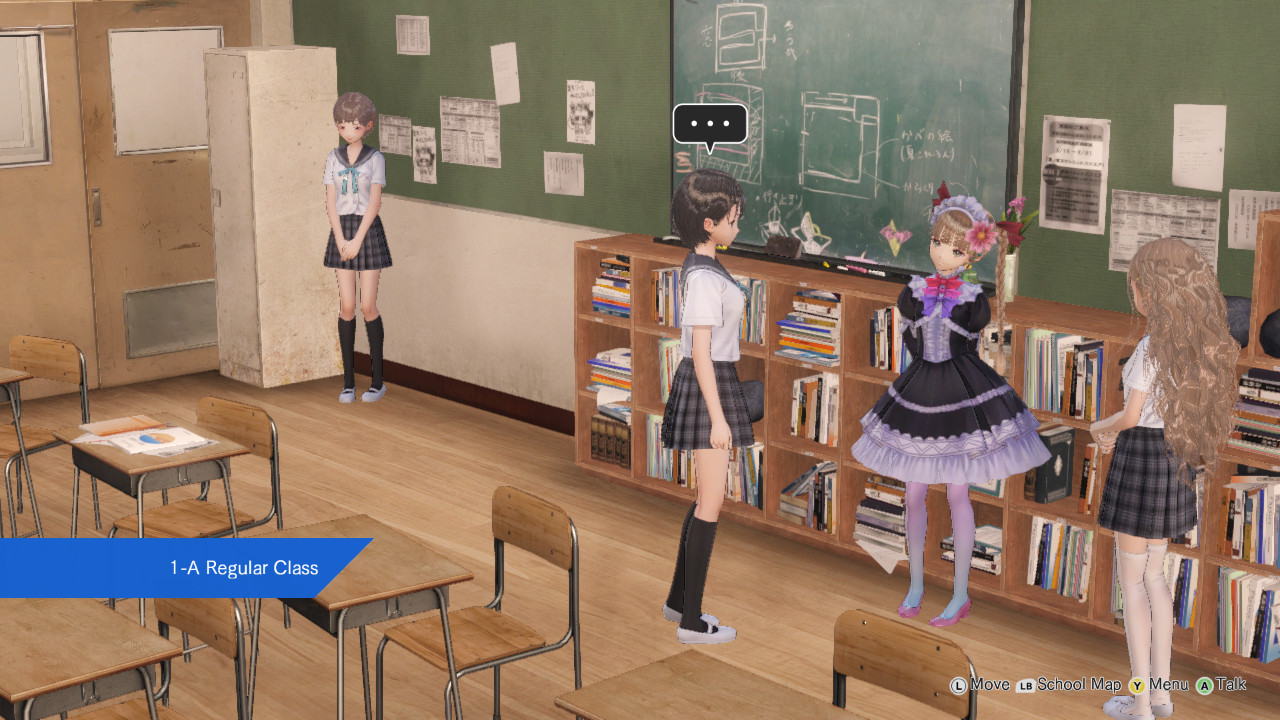Select the chalk eraser on the blackboard ledge

click(782, 246)
